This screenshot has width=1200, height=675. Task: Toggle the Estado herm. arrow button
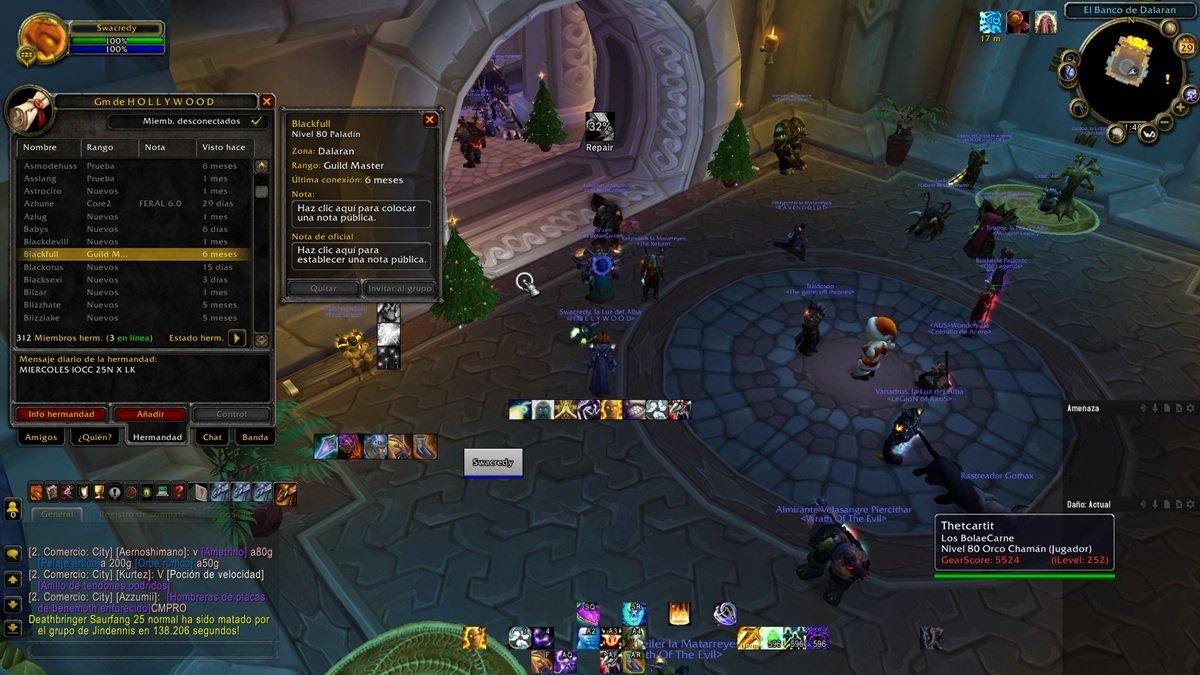tap(237, 338)
